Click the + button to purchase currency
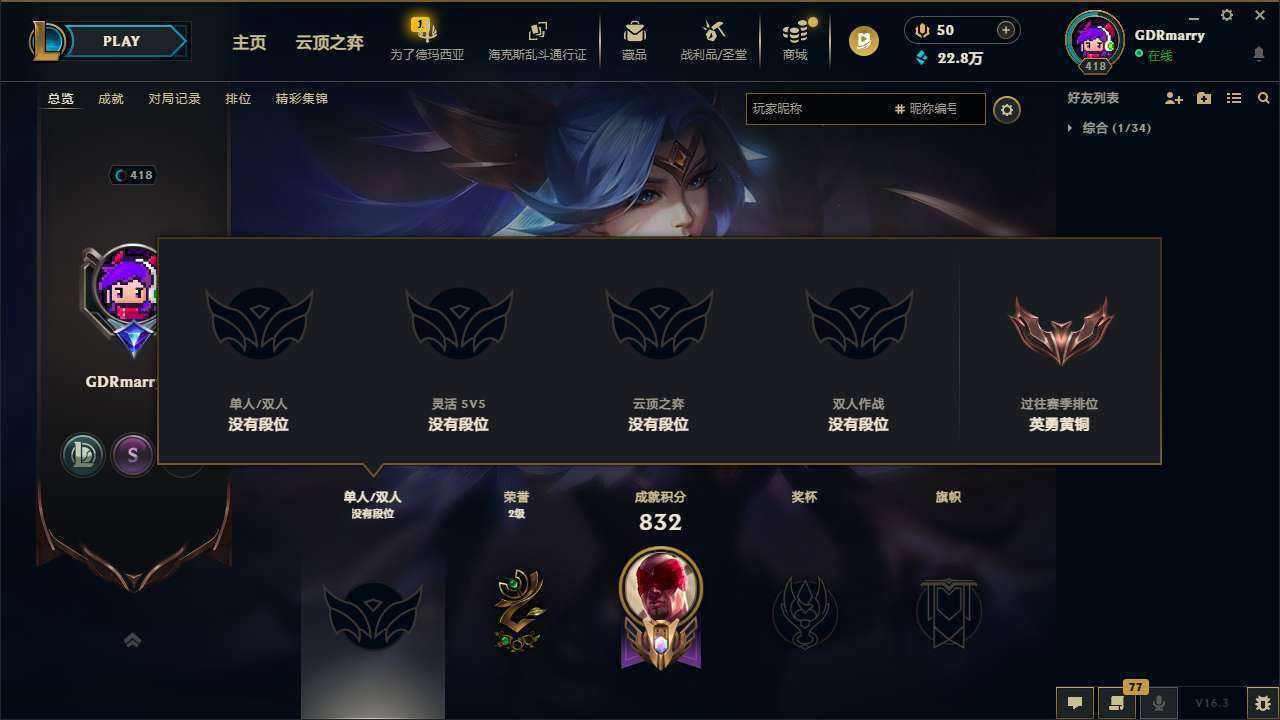The height and width of the screenshot is (720, 1280). [x=1006, y=30]
